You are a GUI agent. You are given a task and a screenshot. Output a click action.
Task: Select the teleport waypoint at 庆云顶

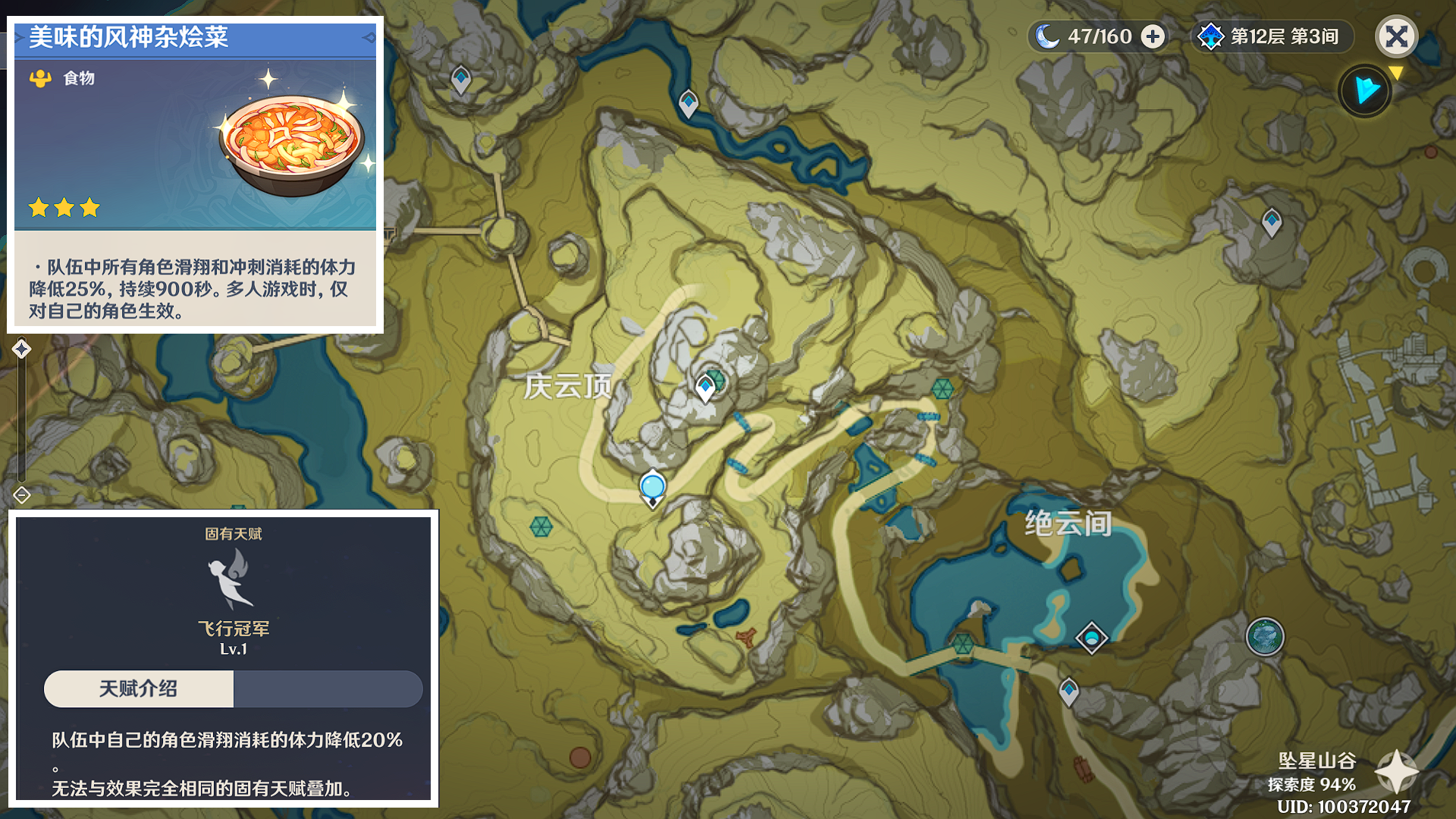(x=706, y=388)
